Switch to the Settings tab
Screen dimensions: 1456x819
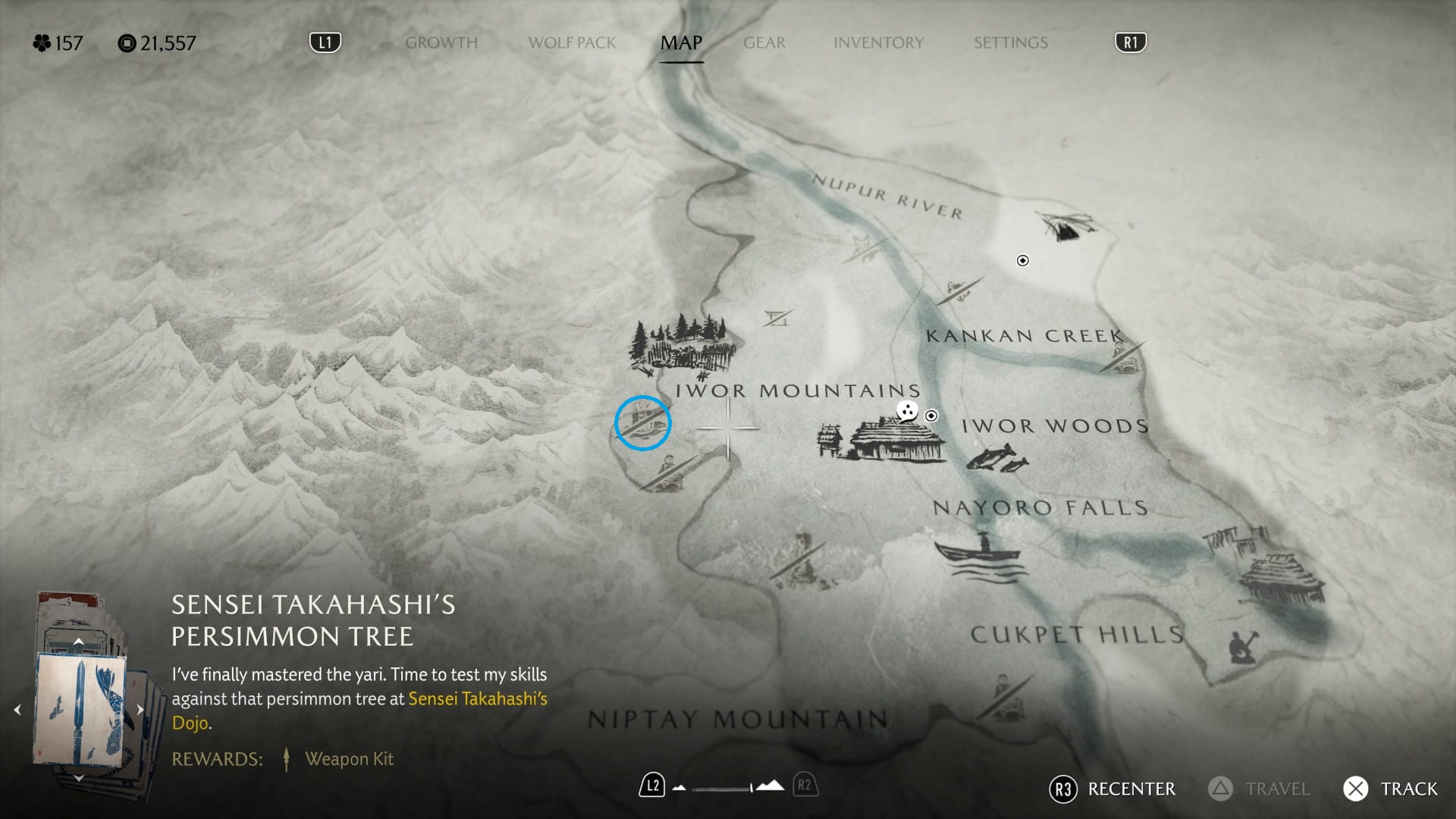1010,43
